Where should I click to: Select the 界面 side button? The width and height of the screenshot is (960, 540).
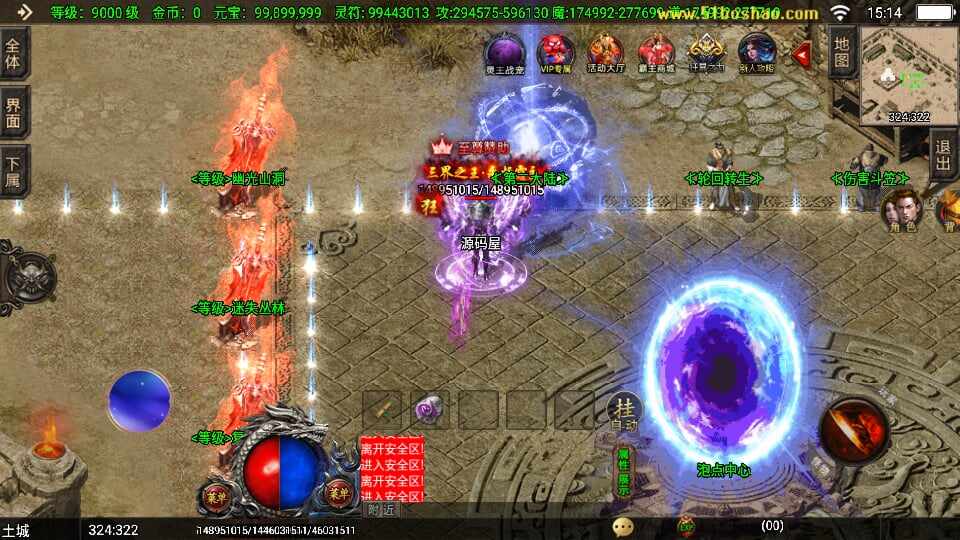[14, 111]
